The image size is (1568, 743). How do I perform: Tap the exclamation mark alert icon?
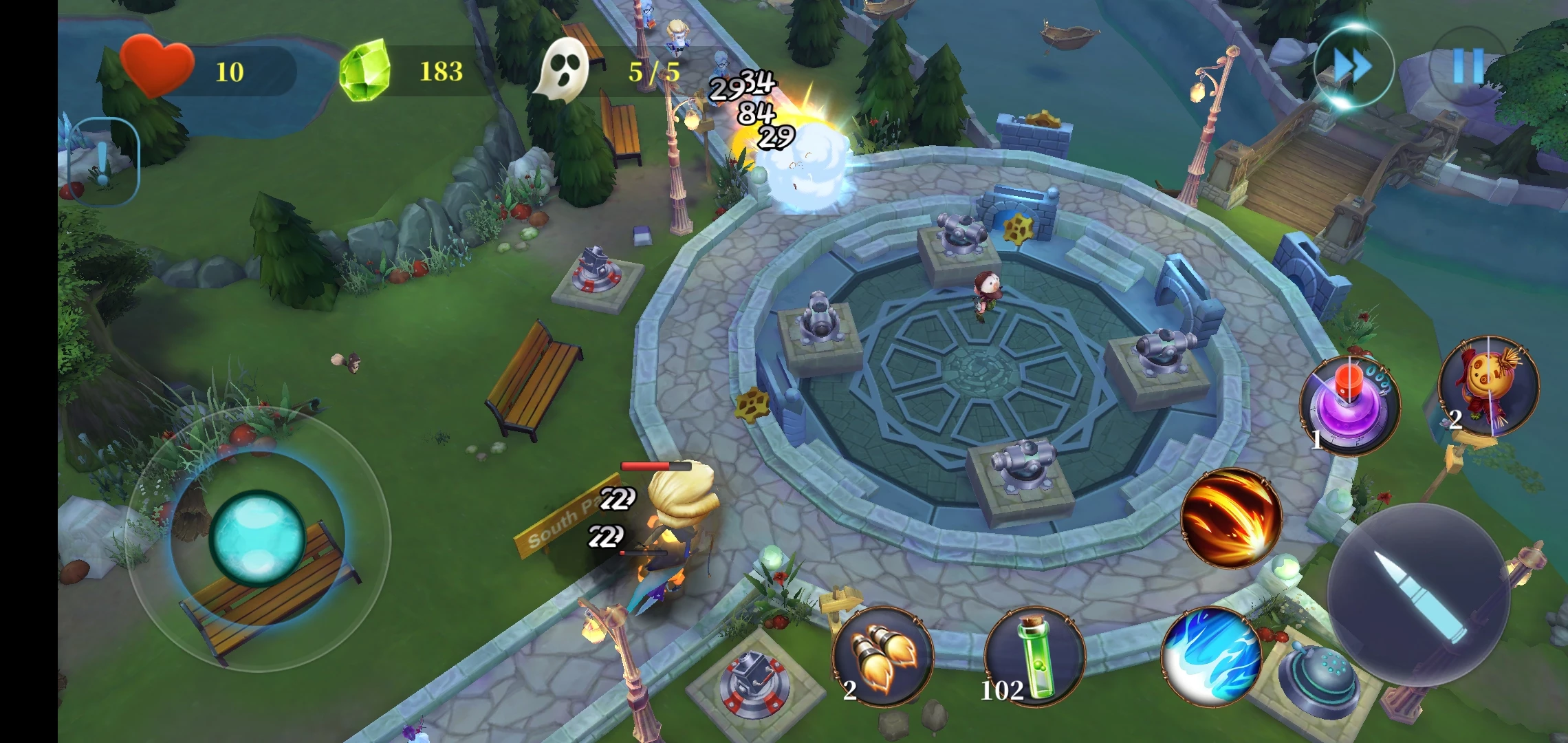[x=104, y=162]
